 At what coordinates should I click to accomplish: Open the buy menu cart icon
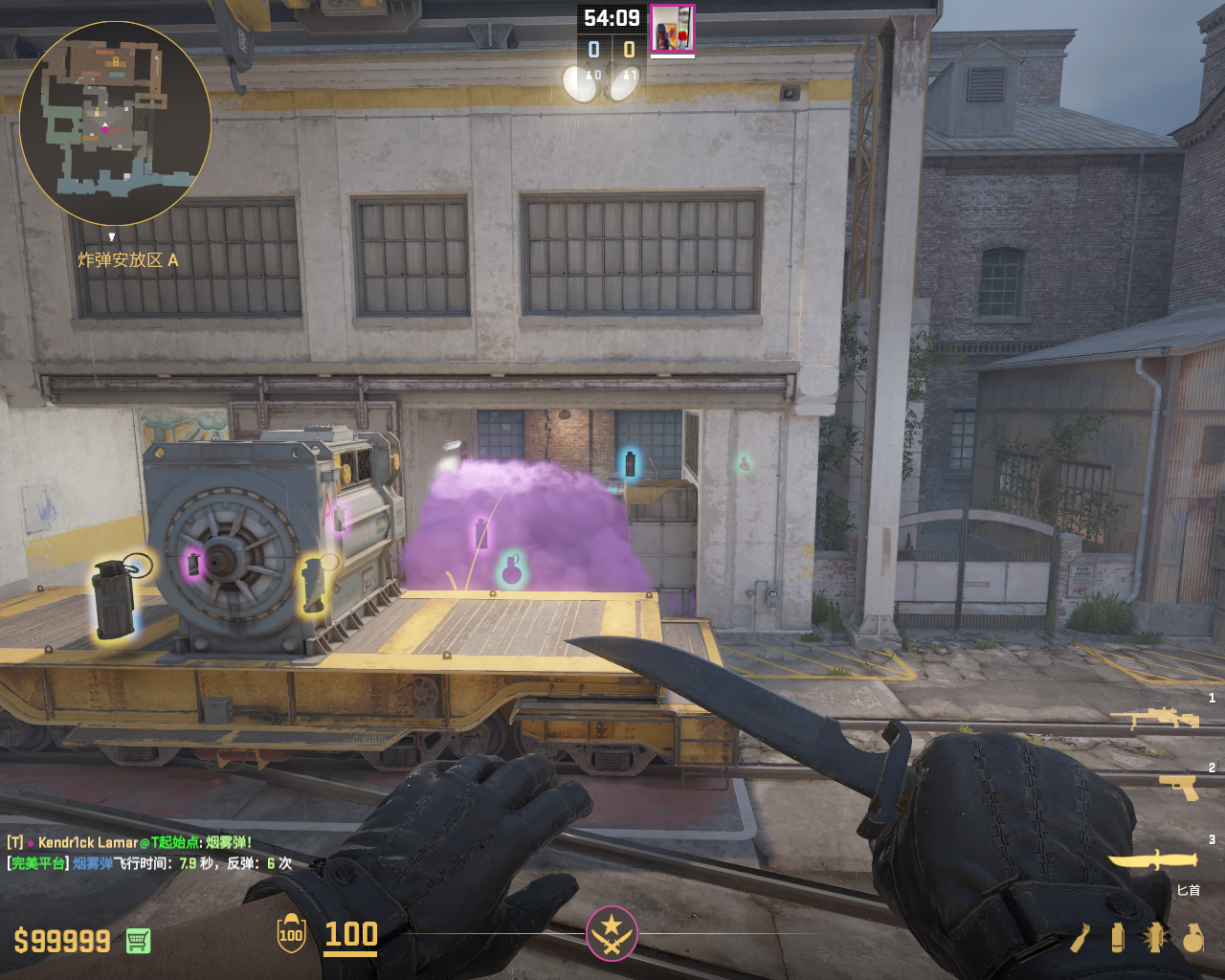[138, 941]
